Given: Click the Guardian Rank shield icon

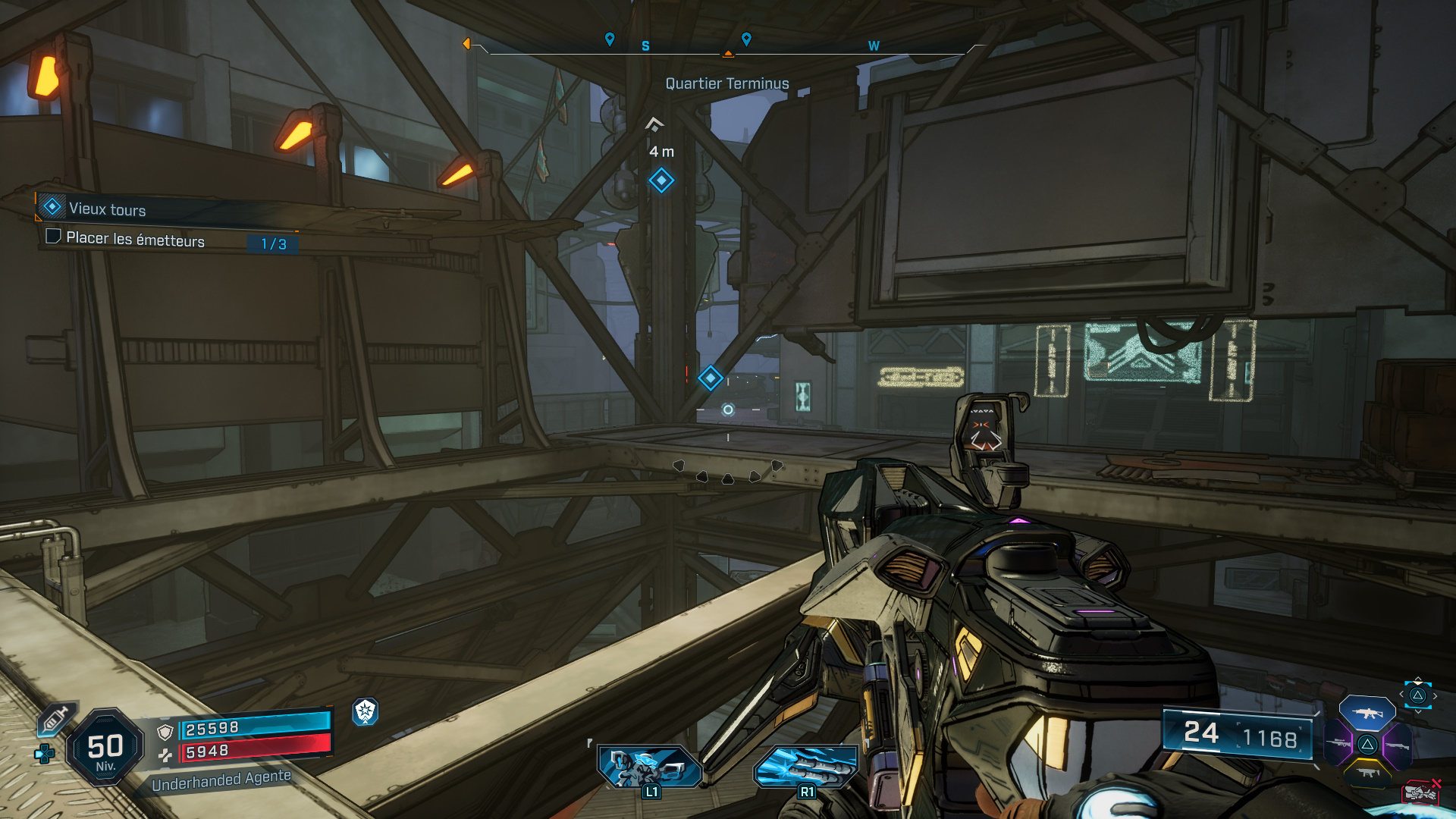Looking at the screenshot, I should (x=366, y=714).
